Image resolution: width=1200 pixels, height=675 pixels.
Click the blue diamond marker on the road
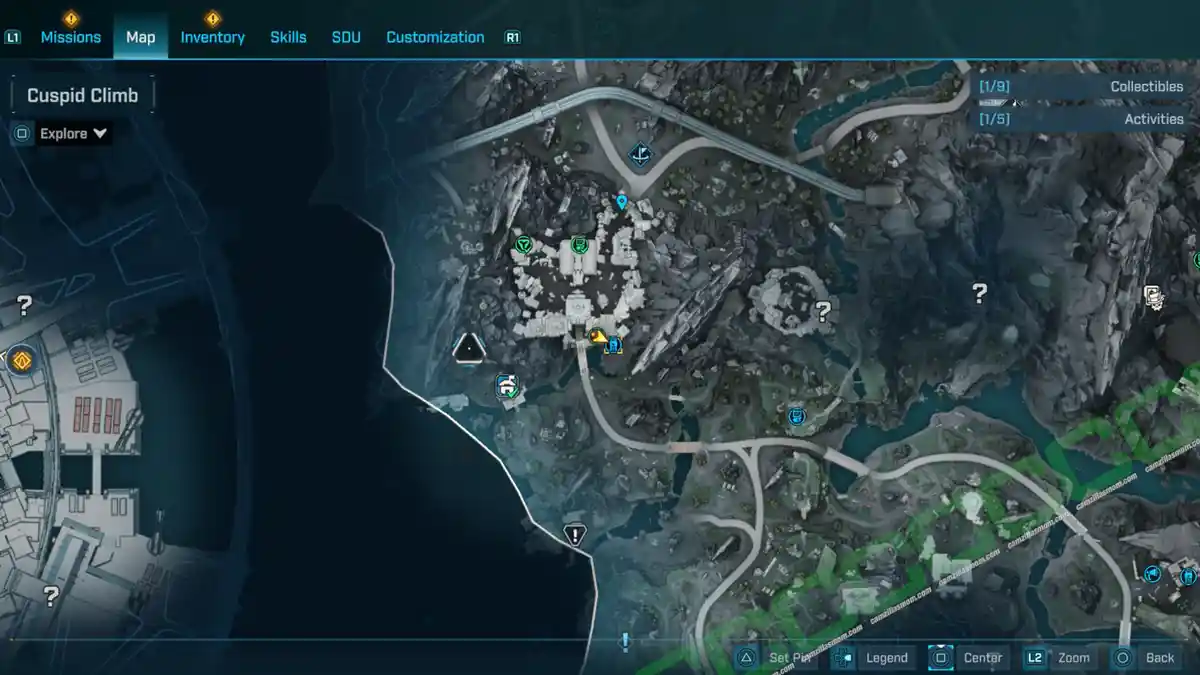(x=640, y=155)
